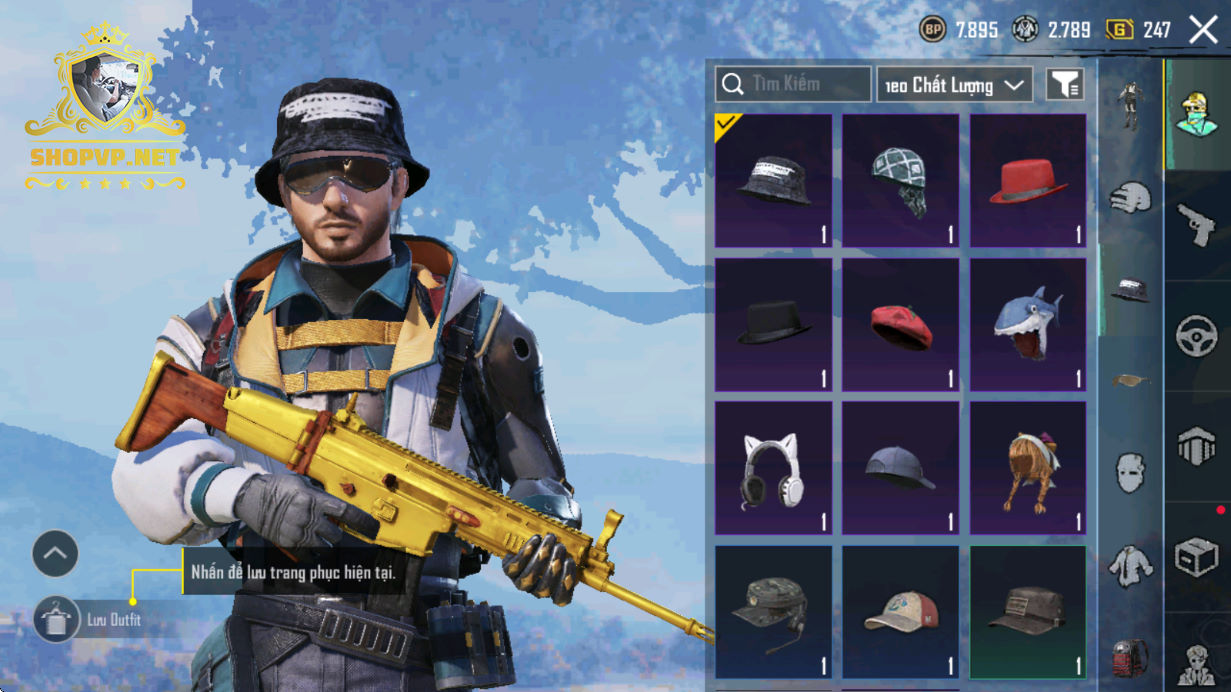Select the shark head hat
1231x692 pixels.
pos(1028,324)
